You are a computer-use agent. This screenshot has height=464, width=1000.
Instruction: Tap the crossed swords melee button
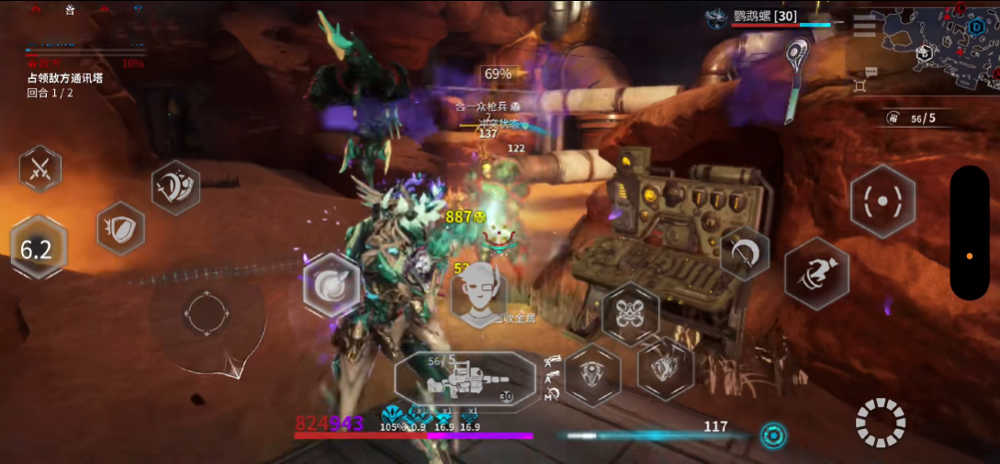point(40,168)
